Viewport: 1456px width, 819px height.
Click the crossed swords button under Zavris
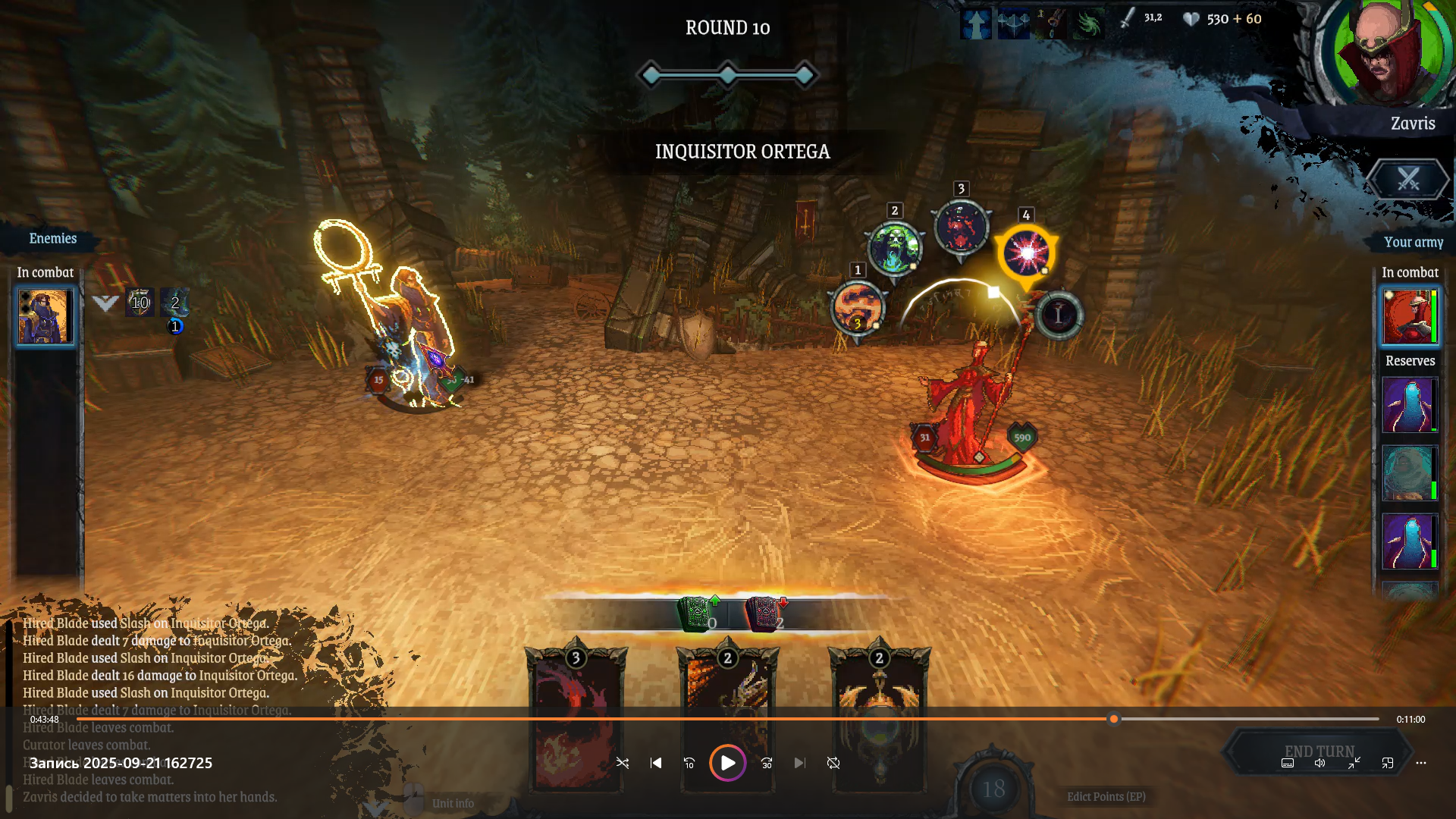click(1408, 180)
